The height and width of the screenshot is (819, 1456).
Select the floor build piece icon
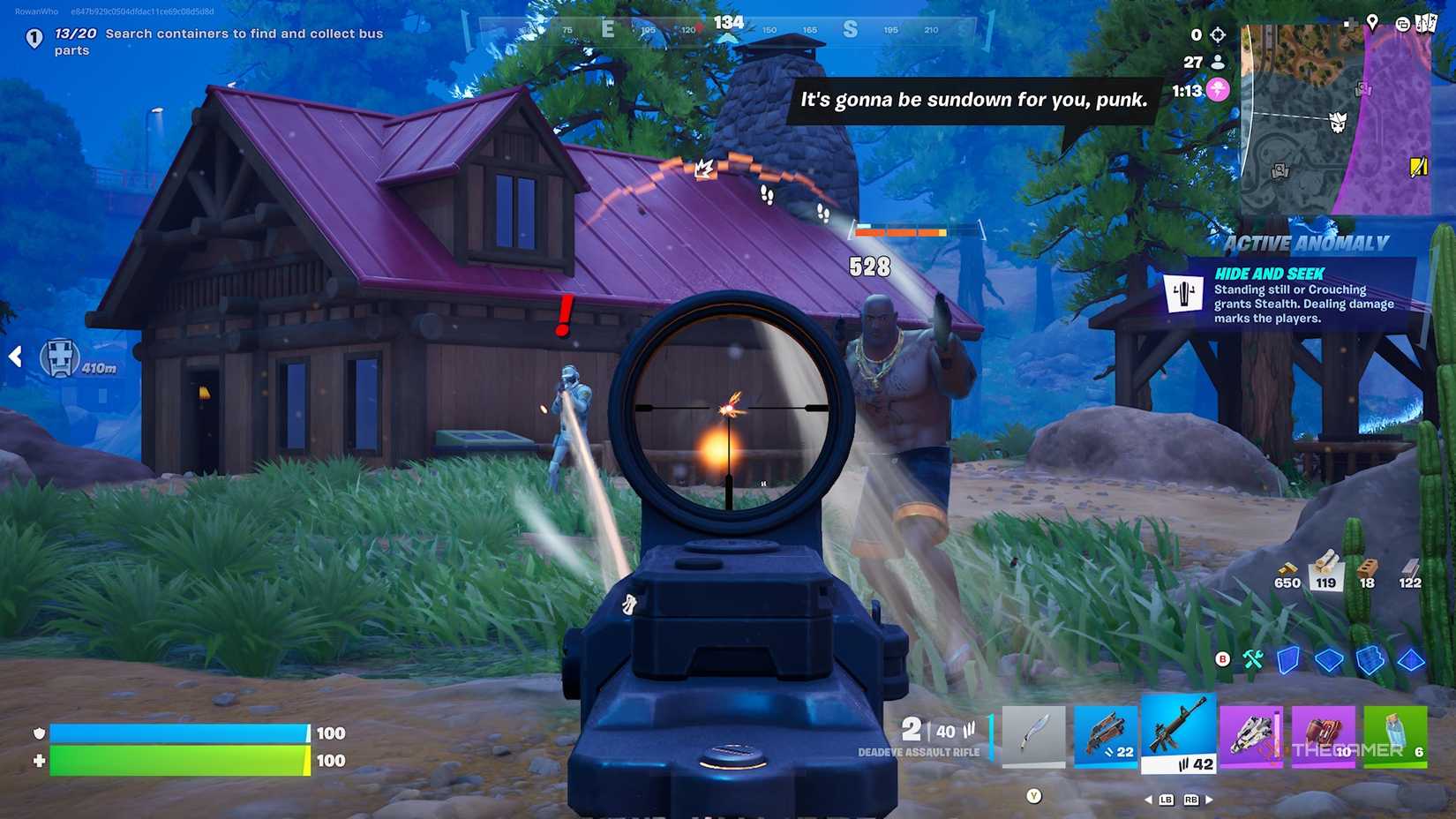click(1329, 660)
